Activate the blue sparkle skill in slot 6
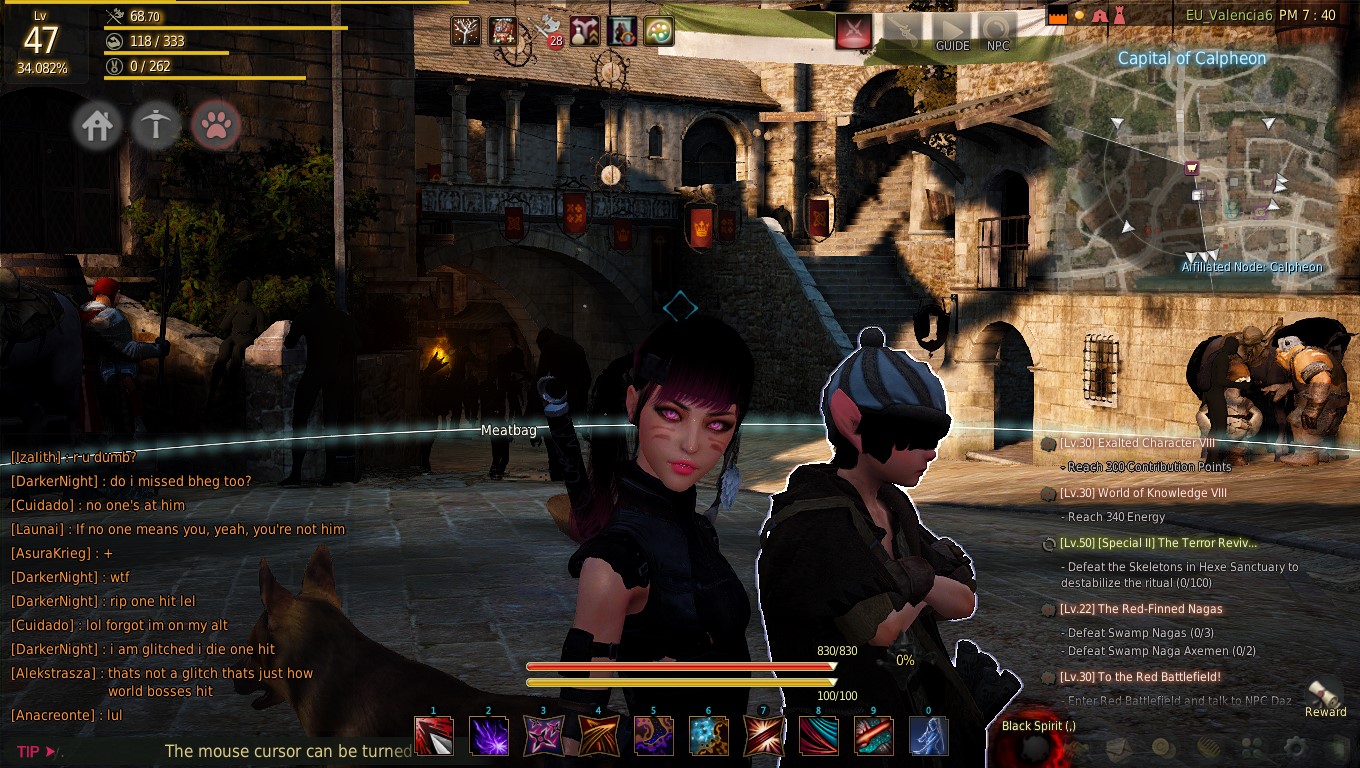Screen dimensions: 1360x768 [708, 736]
